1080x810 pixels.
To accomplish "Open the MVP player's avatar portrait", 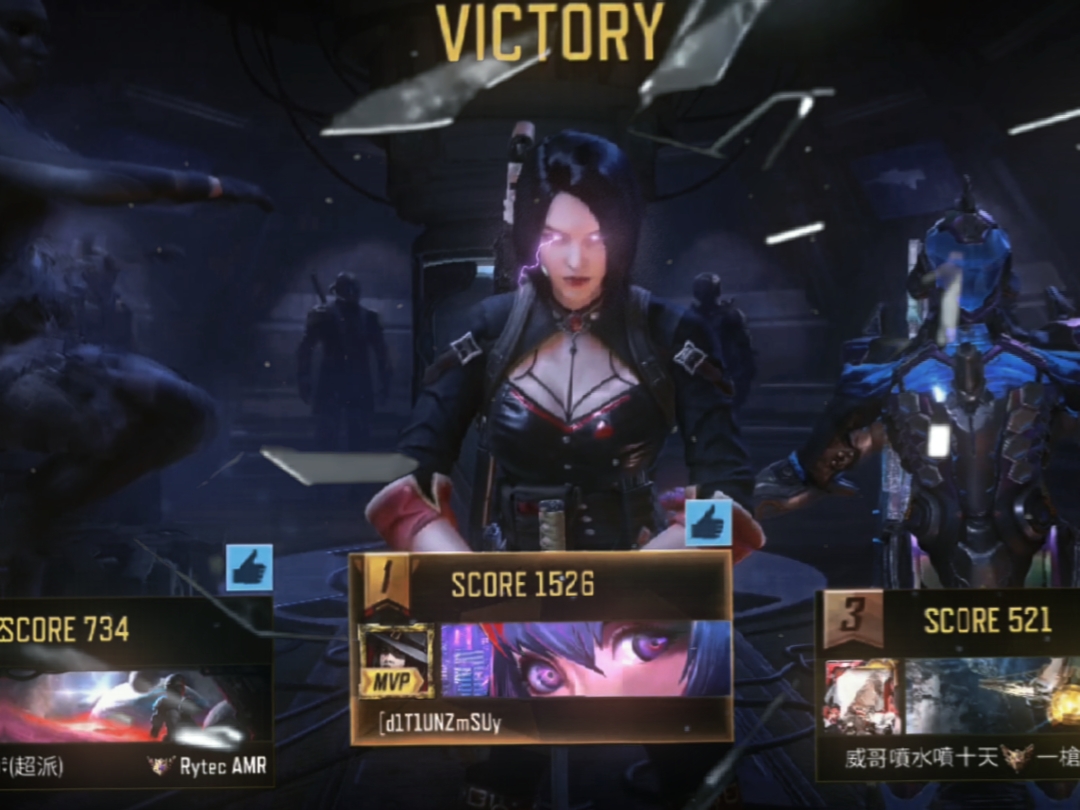I will (396, 660).
